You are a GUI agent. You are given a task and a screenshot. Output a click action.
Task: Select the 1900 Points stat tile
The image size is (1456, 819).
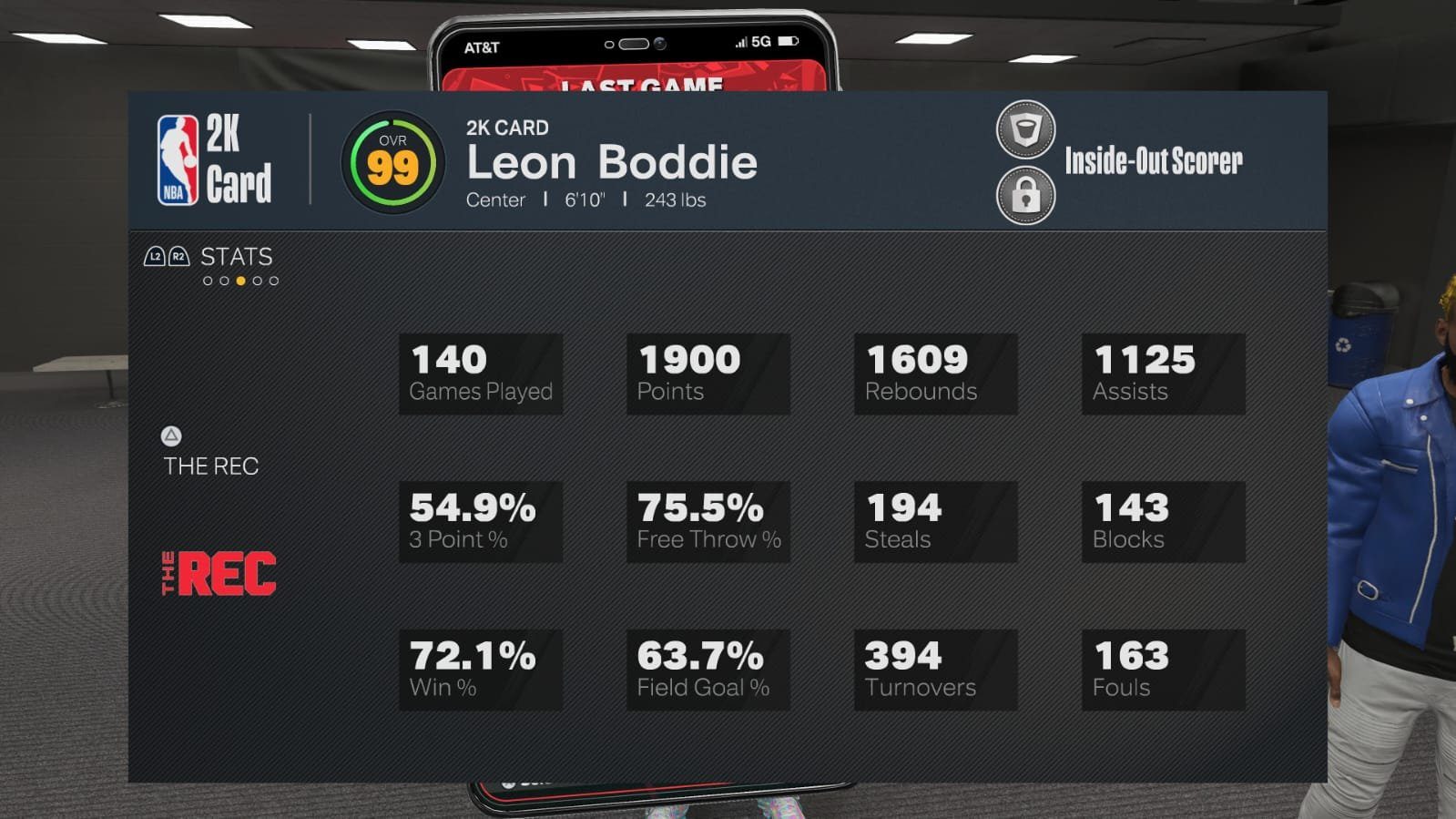click(708, 372)
